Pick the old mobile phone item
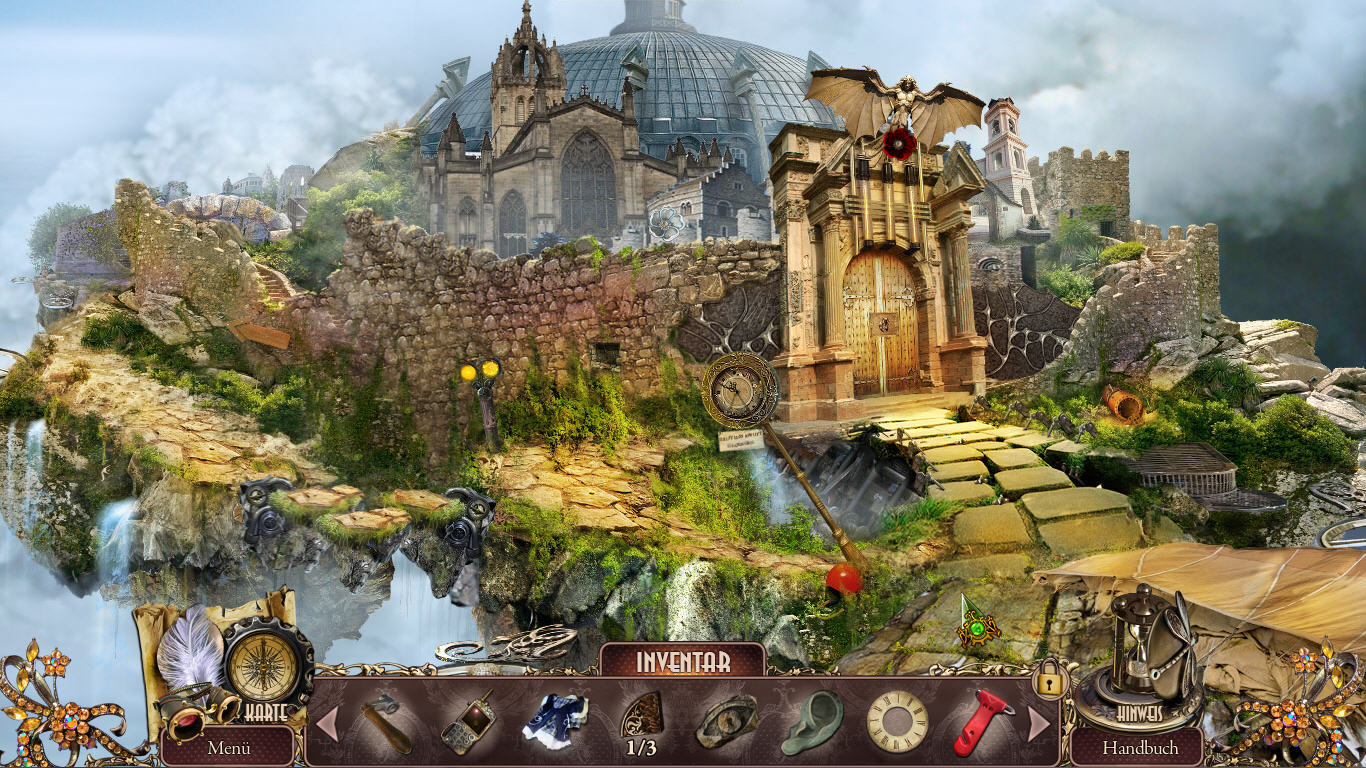The height and width of the screenshot is (768, 1366). coord(467,722)
